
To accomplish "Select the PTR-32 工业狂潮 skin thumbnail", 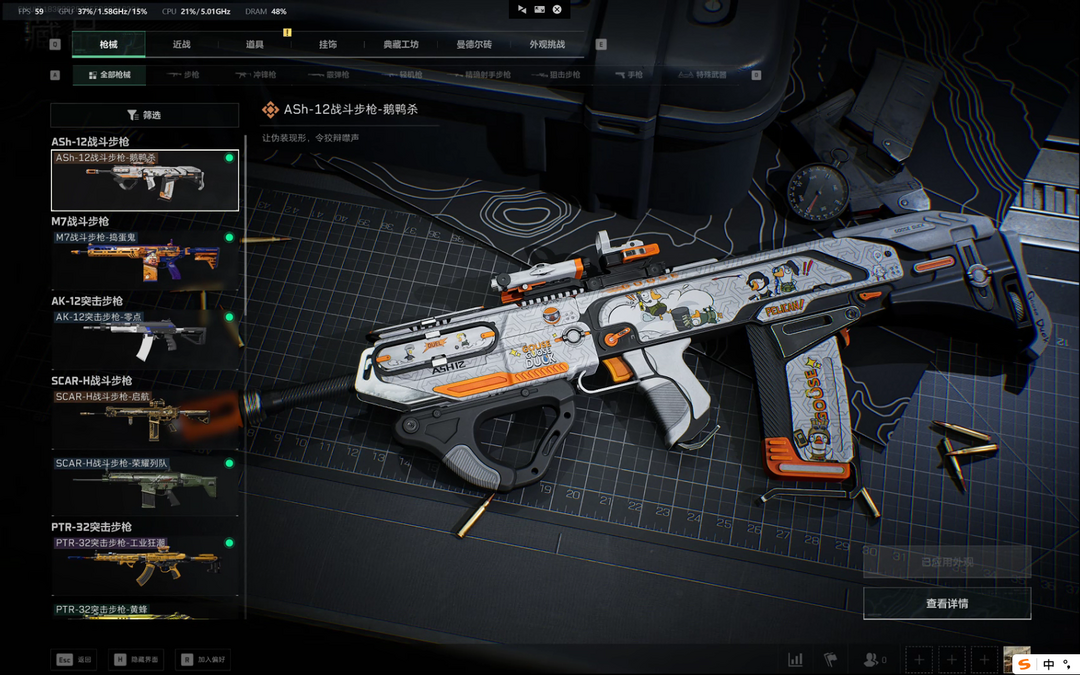I will (x=145, y=565).
